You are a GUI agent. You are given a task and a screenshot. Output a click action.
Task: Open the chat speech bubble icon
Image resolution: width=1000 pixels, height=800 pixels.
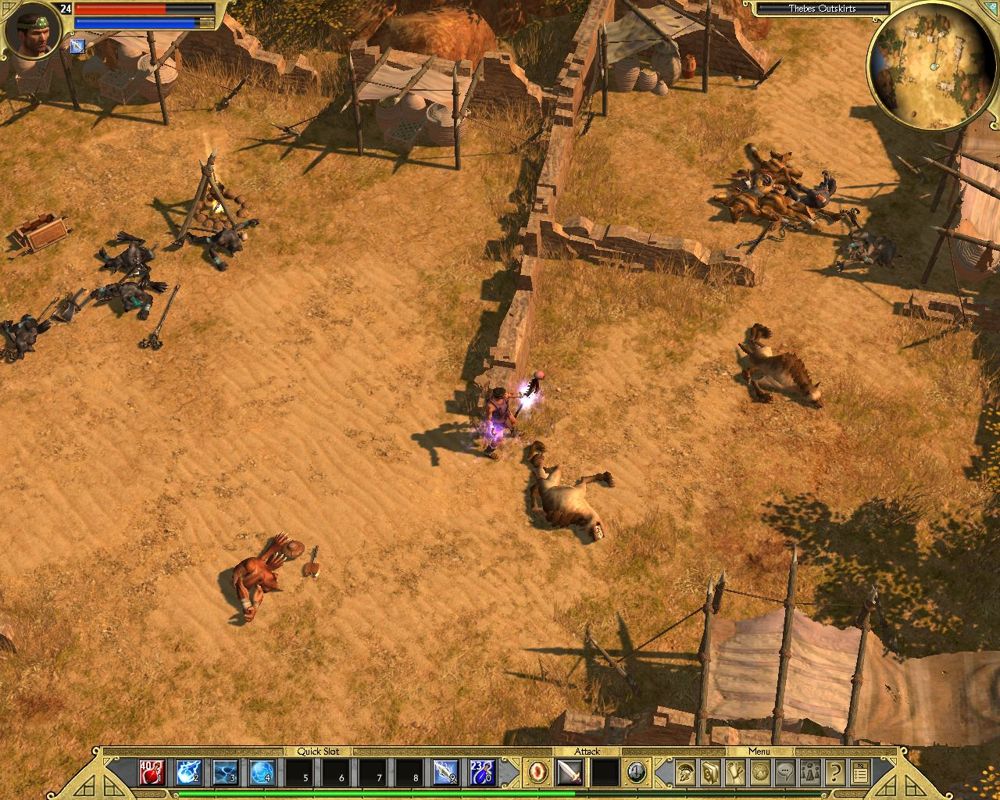tap(785, 772)
